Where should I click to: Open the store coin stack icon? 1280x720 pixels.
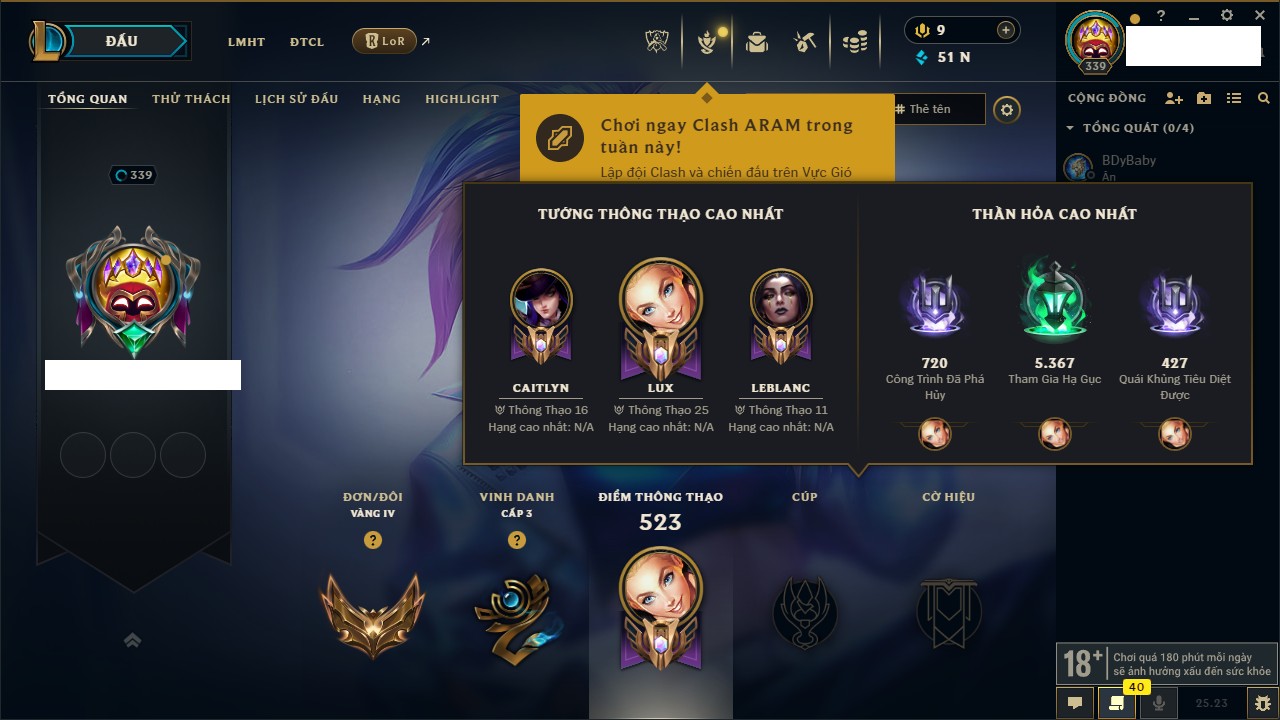click(x=854, y=42)
